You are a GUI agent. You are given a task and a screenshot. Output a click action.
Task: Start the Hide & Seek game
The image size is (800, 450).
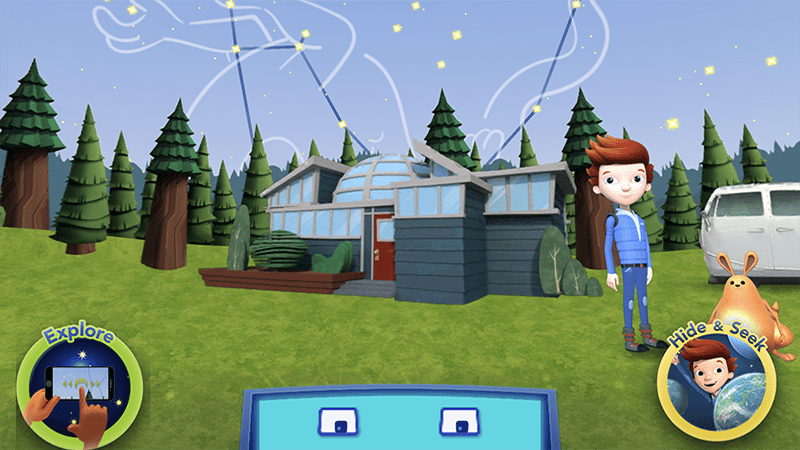tap(718, 384)
